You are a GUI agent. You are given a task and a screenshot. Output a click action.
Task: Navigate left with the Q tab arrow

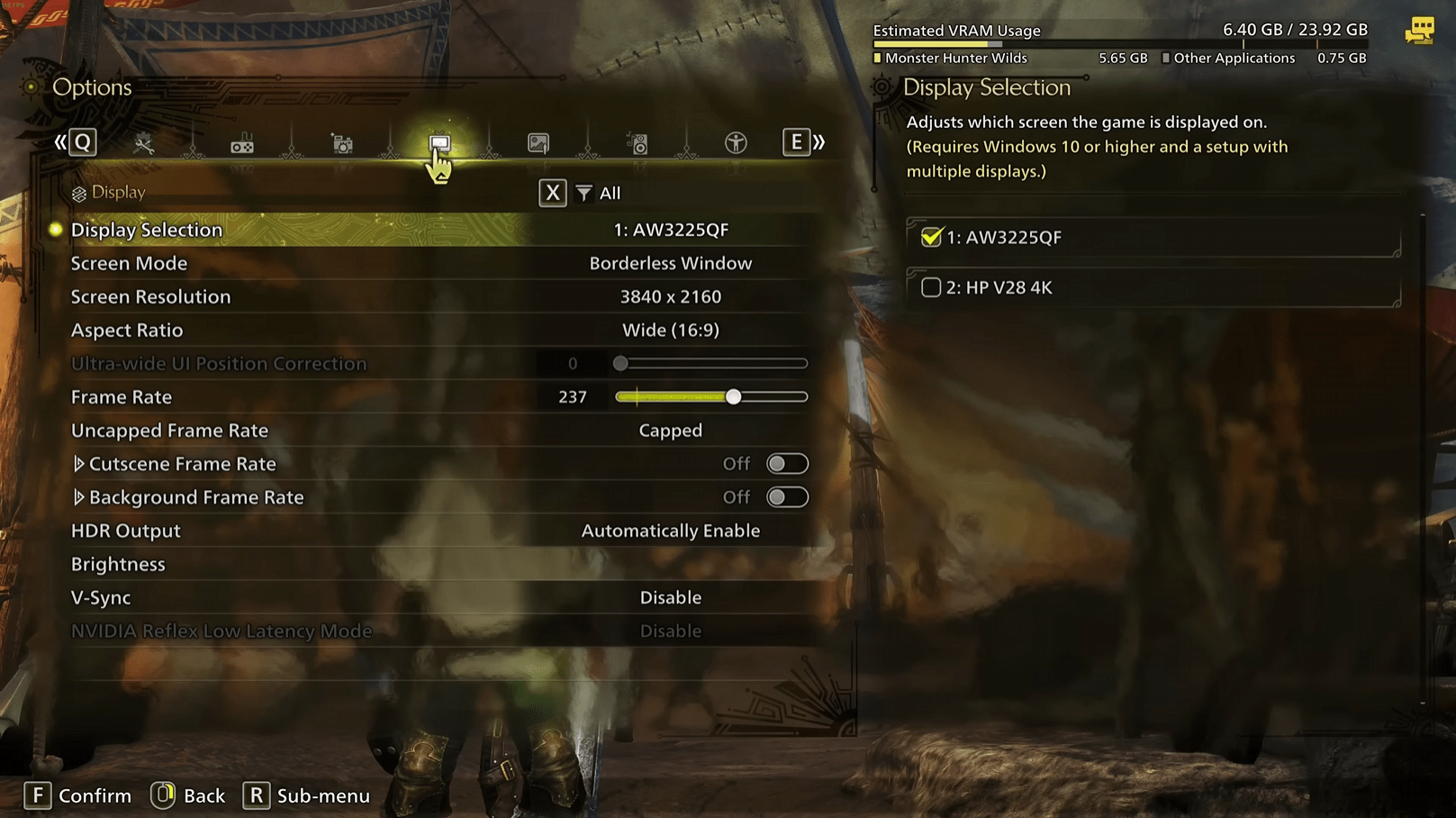click(84, 141)
